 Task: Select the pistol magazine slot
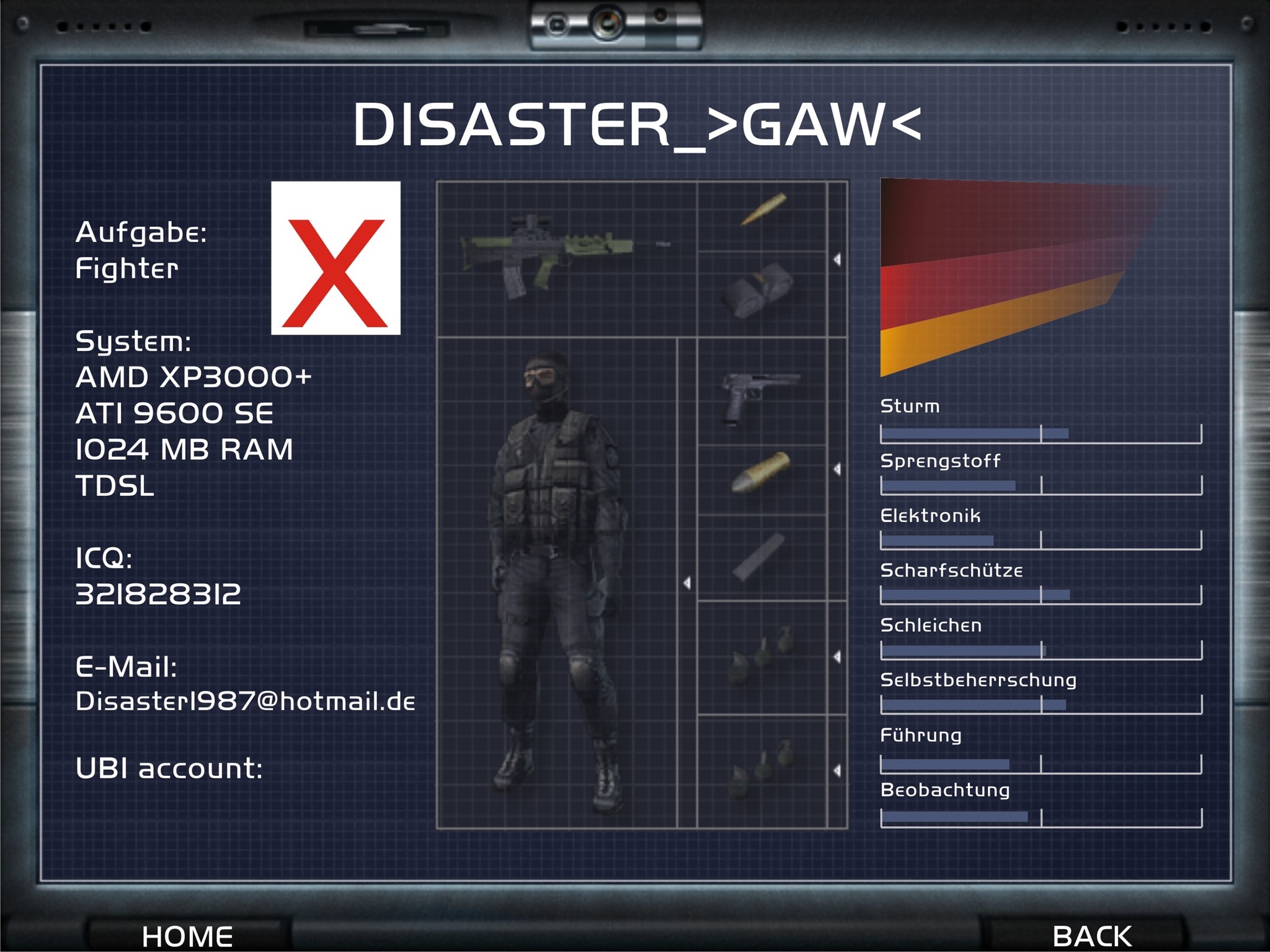tap(759, 557)
